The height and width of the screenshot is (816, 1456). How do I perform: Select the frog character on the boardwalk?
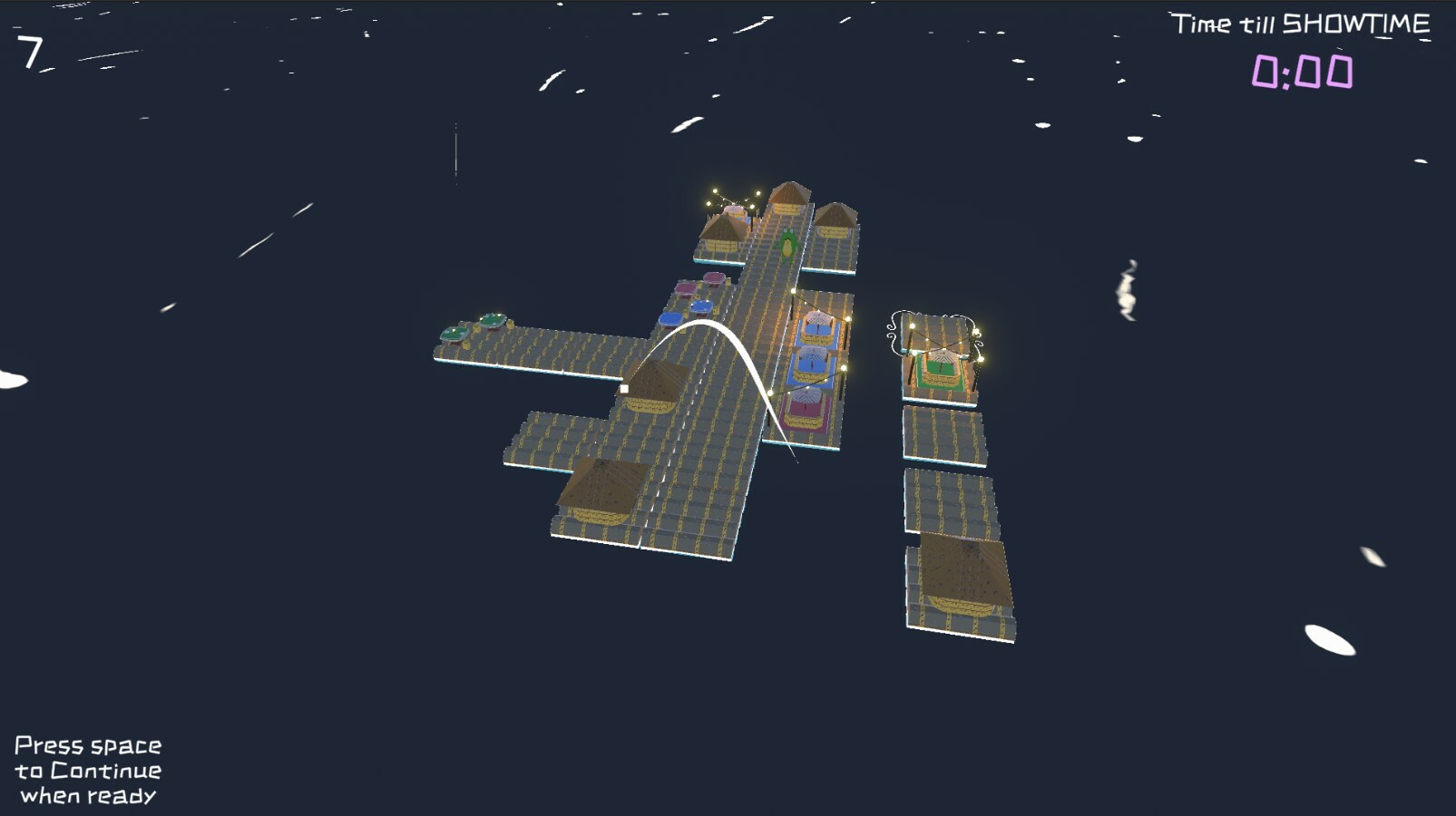787,244
